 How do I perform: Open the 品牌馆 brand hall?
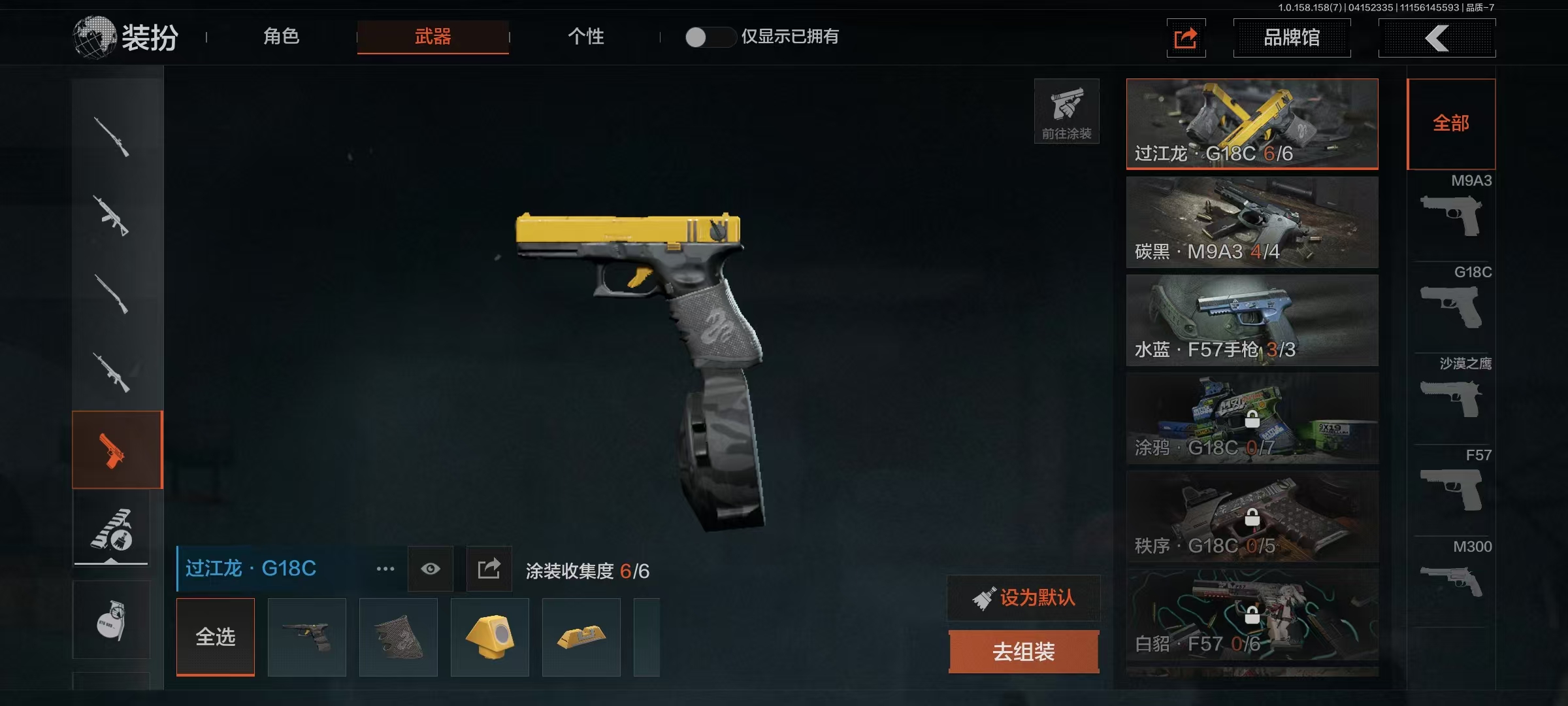pos(1291,38)
